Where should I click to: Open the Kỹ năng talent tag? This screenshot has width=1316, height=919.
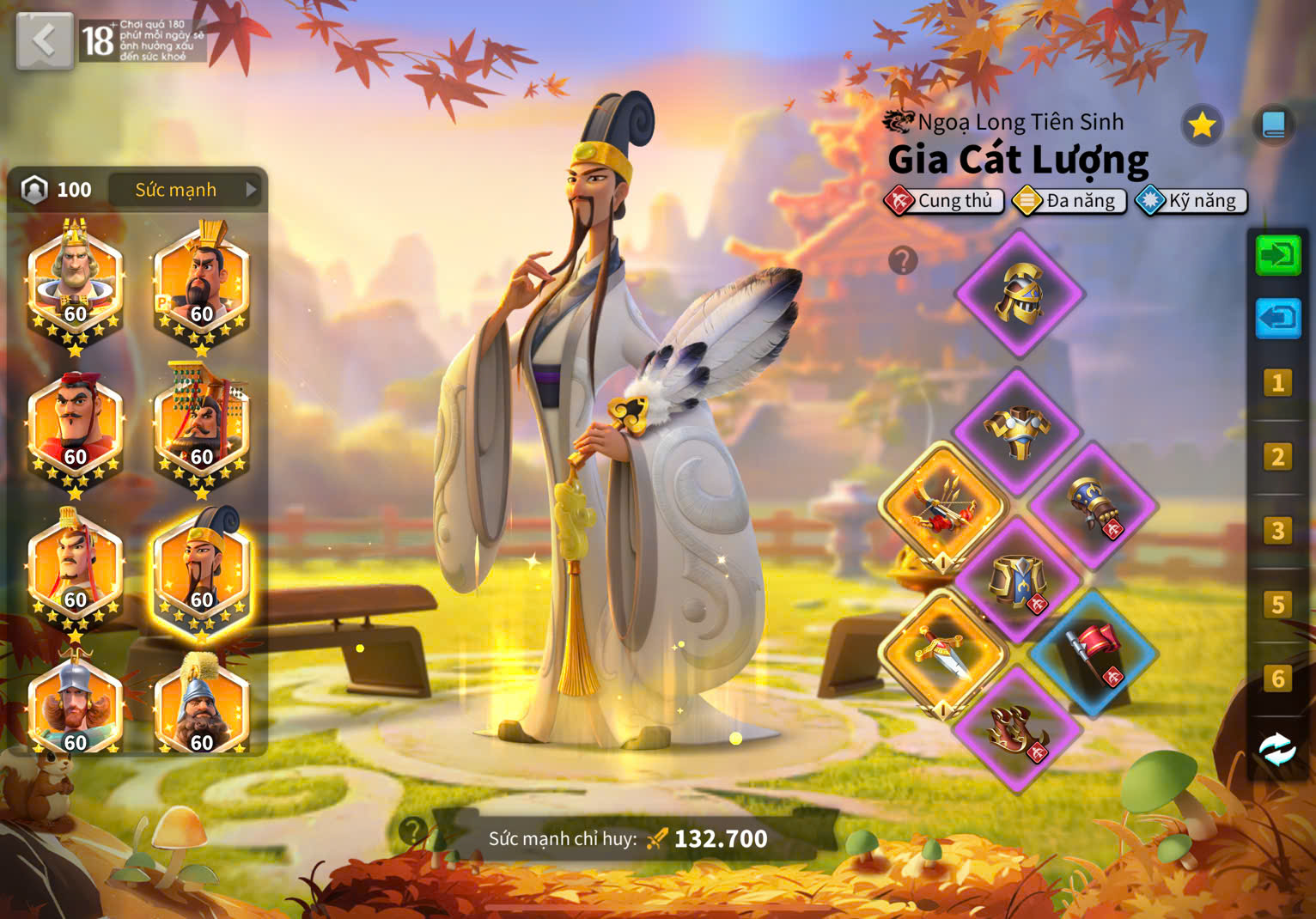coord(1191,201)
